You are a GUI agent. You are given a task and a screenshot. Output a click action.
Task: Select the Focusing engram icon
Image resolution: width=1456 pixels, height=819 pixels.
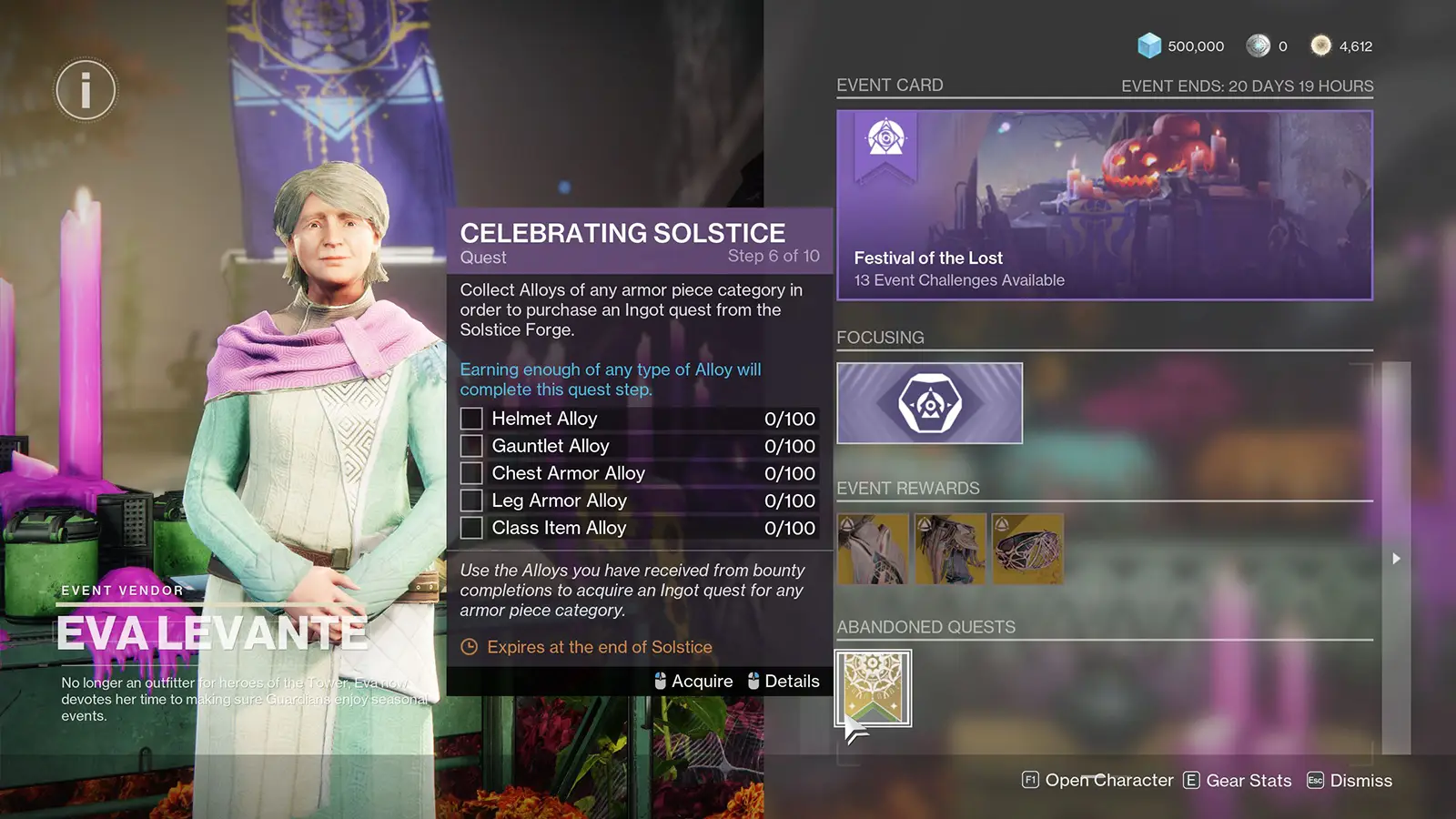click(x=929, y=401)
